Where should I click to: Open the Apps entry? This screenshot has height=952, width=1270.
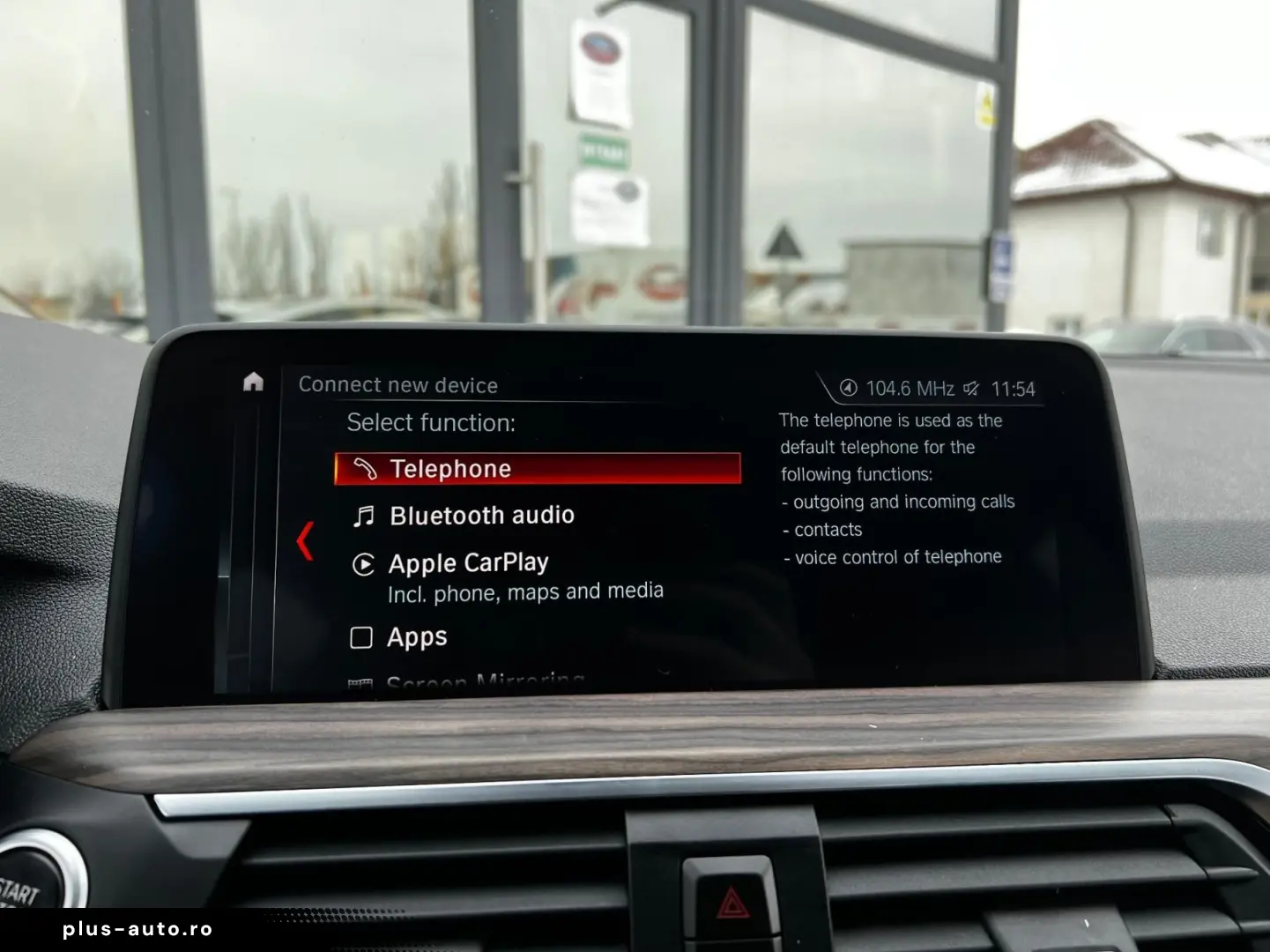[x=416, y=637]
